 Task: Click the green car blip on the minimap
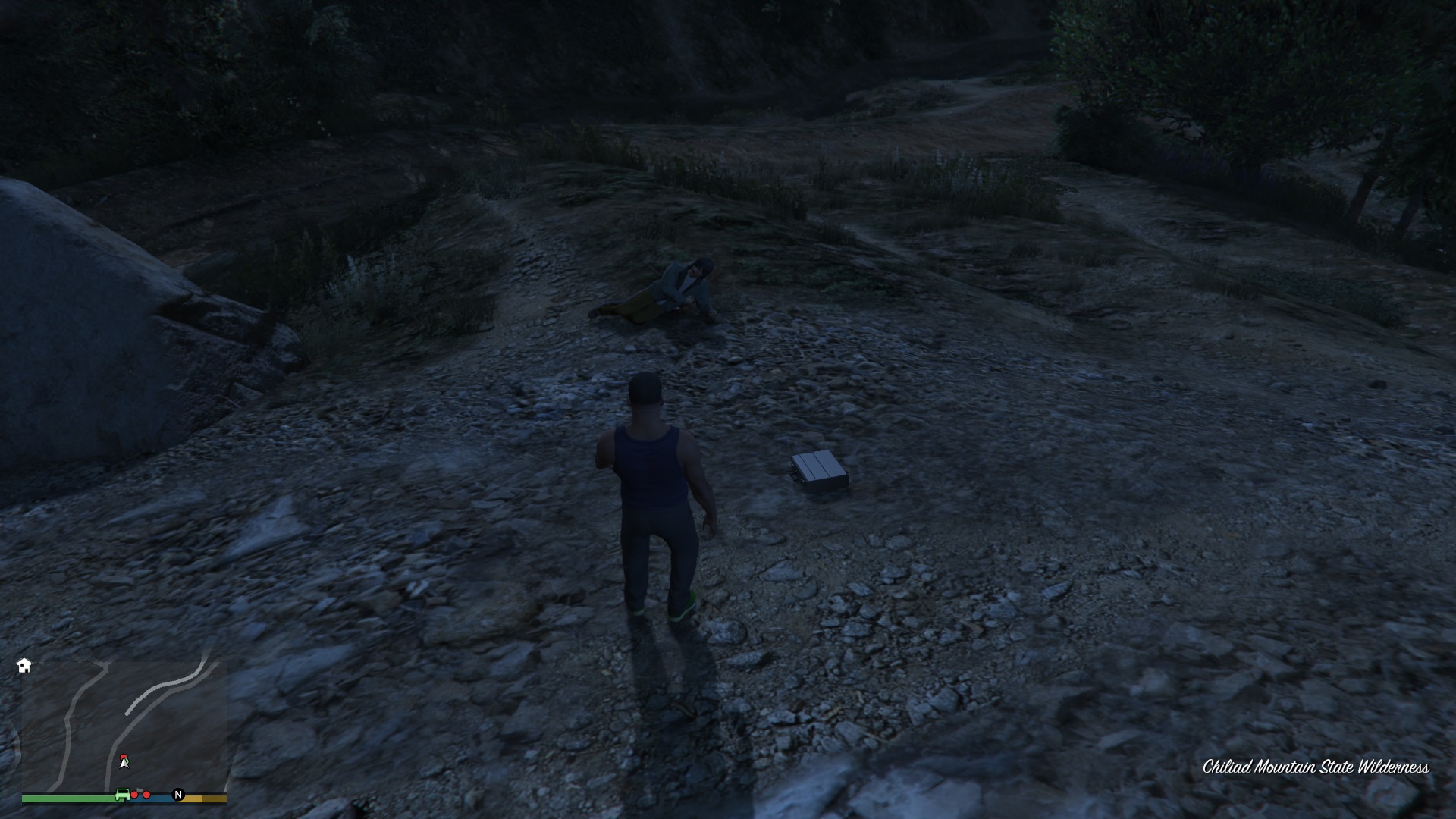pos(121,794)
